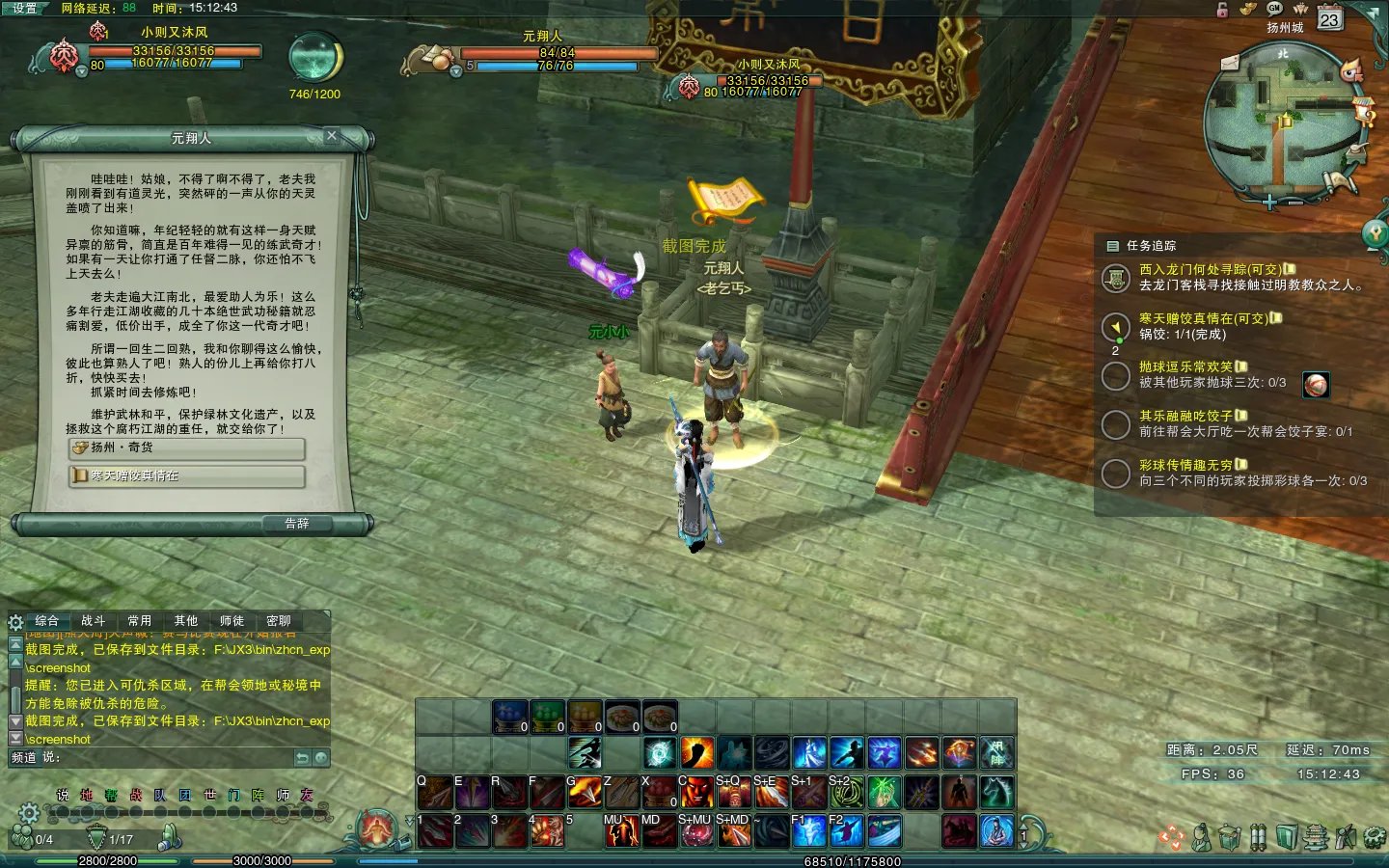Image resolution: width=1389 pixels, height=868 pixels.
Task: Click the 元翔人 target portrait frame
Action: [430, 60]
